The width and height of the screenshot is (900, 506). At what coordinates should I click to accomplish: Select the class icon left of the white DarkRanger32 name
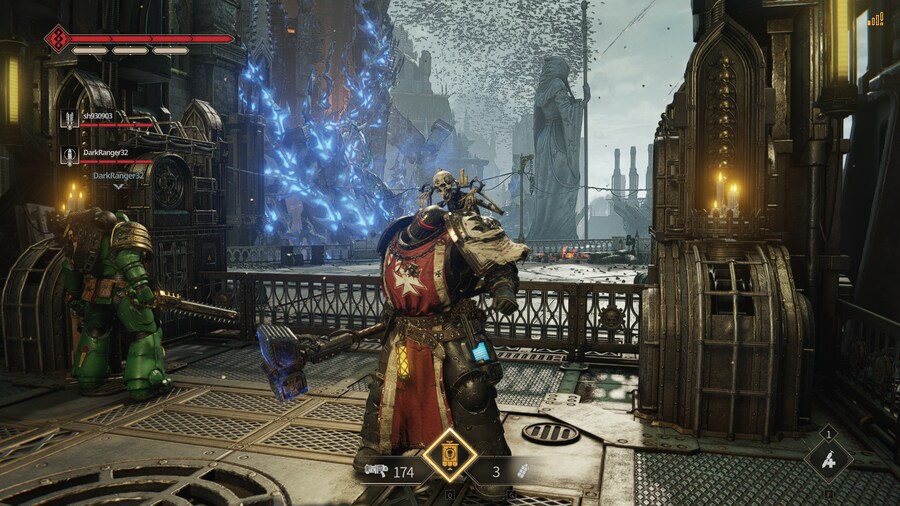[x=70, y=154]
